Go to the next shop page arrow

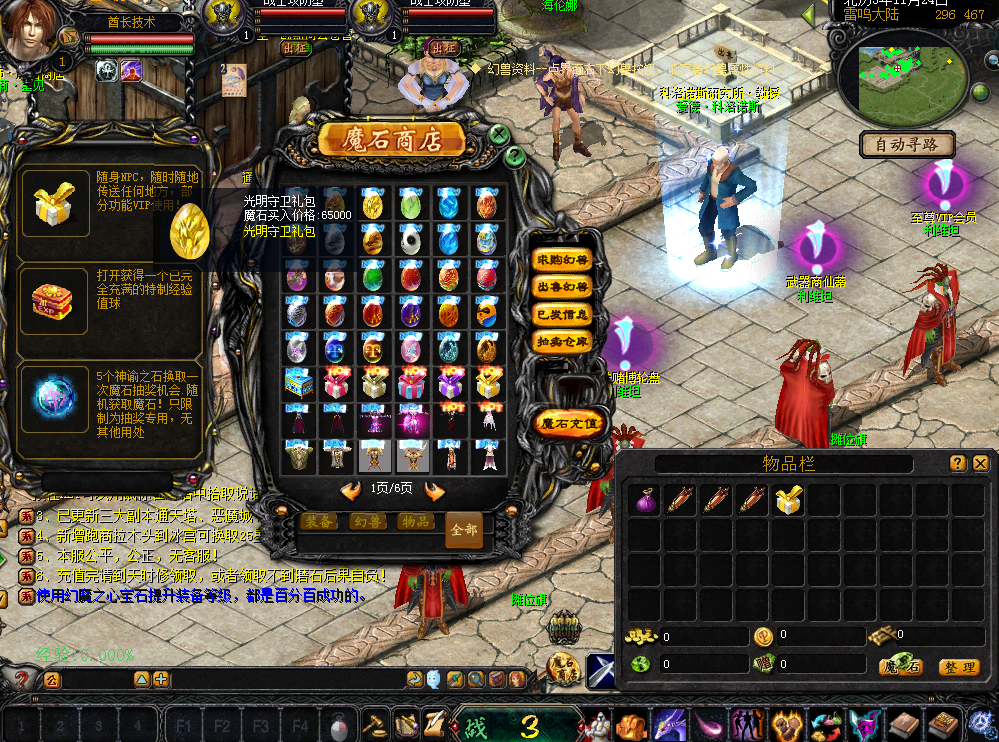435,491
